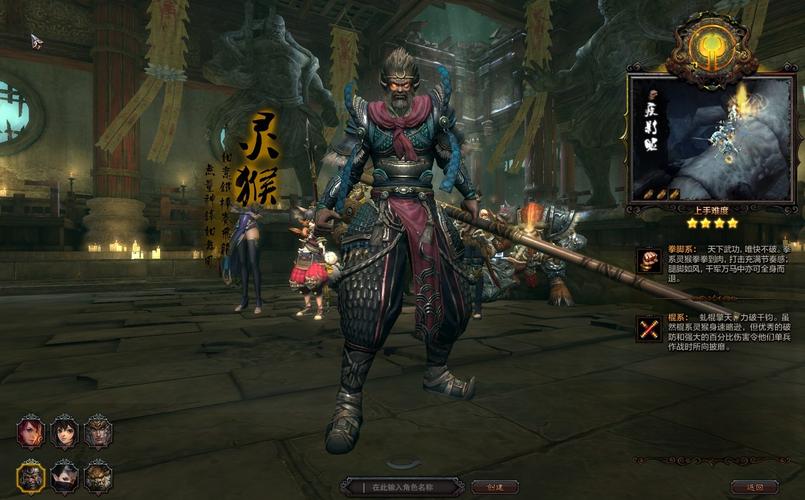Viewport: 805px width, 500px height.
Task: Click the character name input field
Action: (x=402, y=487)
